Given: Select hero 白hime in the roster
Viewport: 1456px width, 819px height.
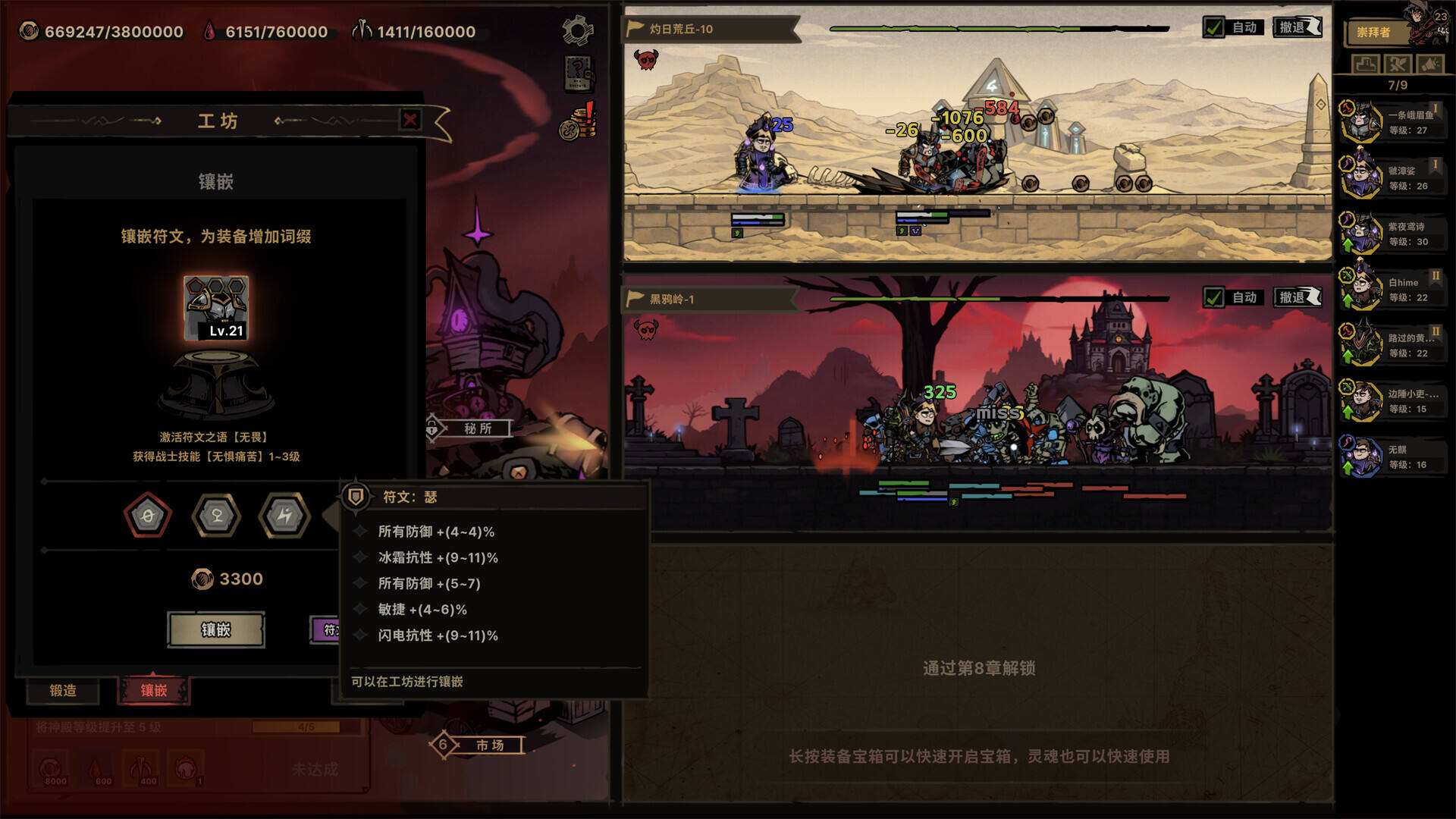Looking at the screenshot, I should (1392, 290).
